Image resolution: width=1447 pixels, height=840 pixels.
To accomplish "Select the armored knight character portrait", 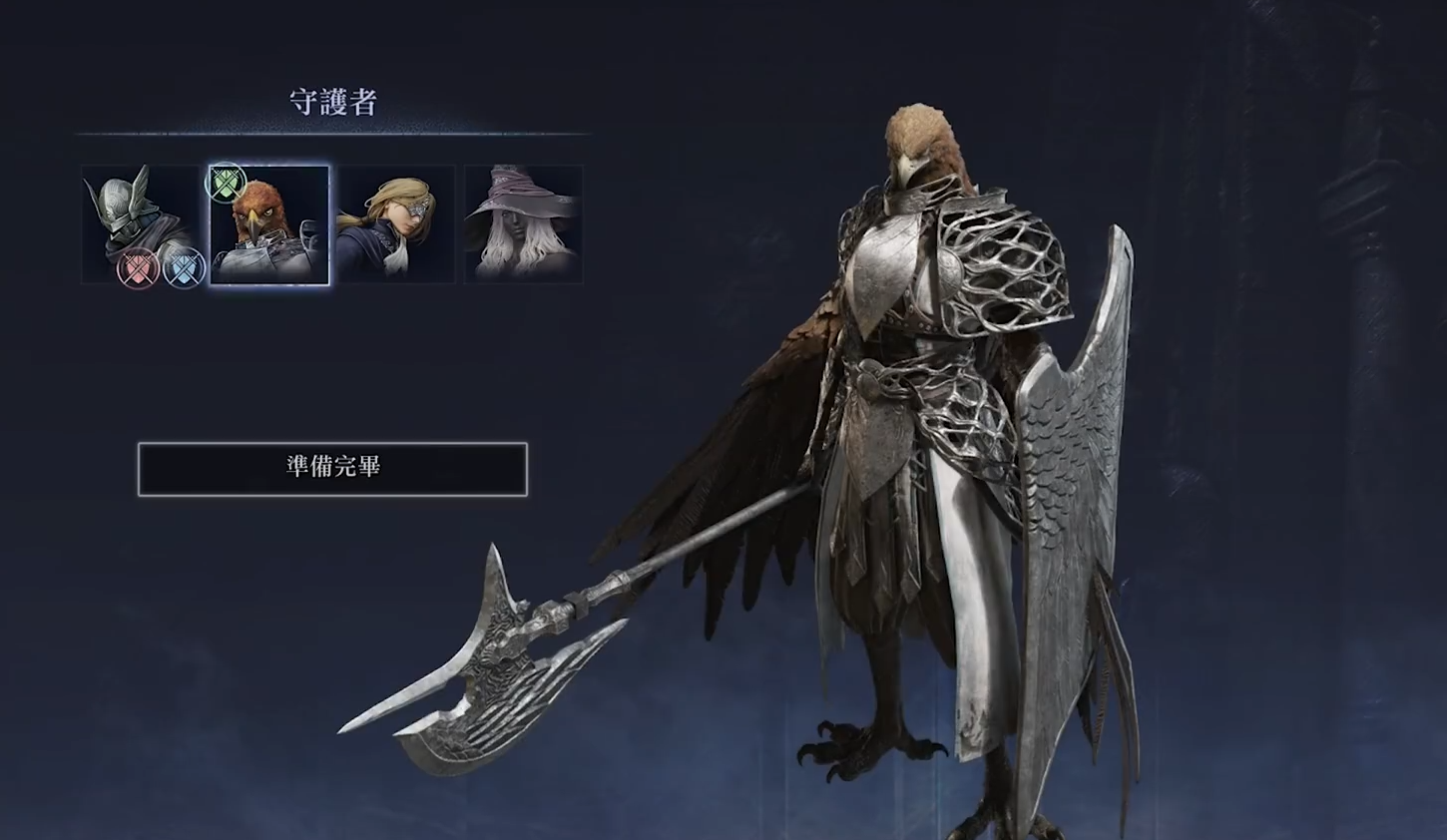I will coord(143,224).
